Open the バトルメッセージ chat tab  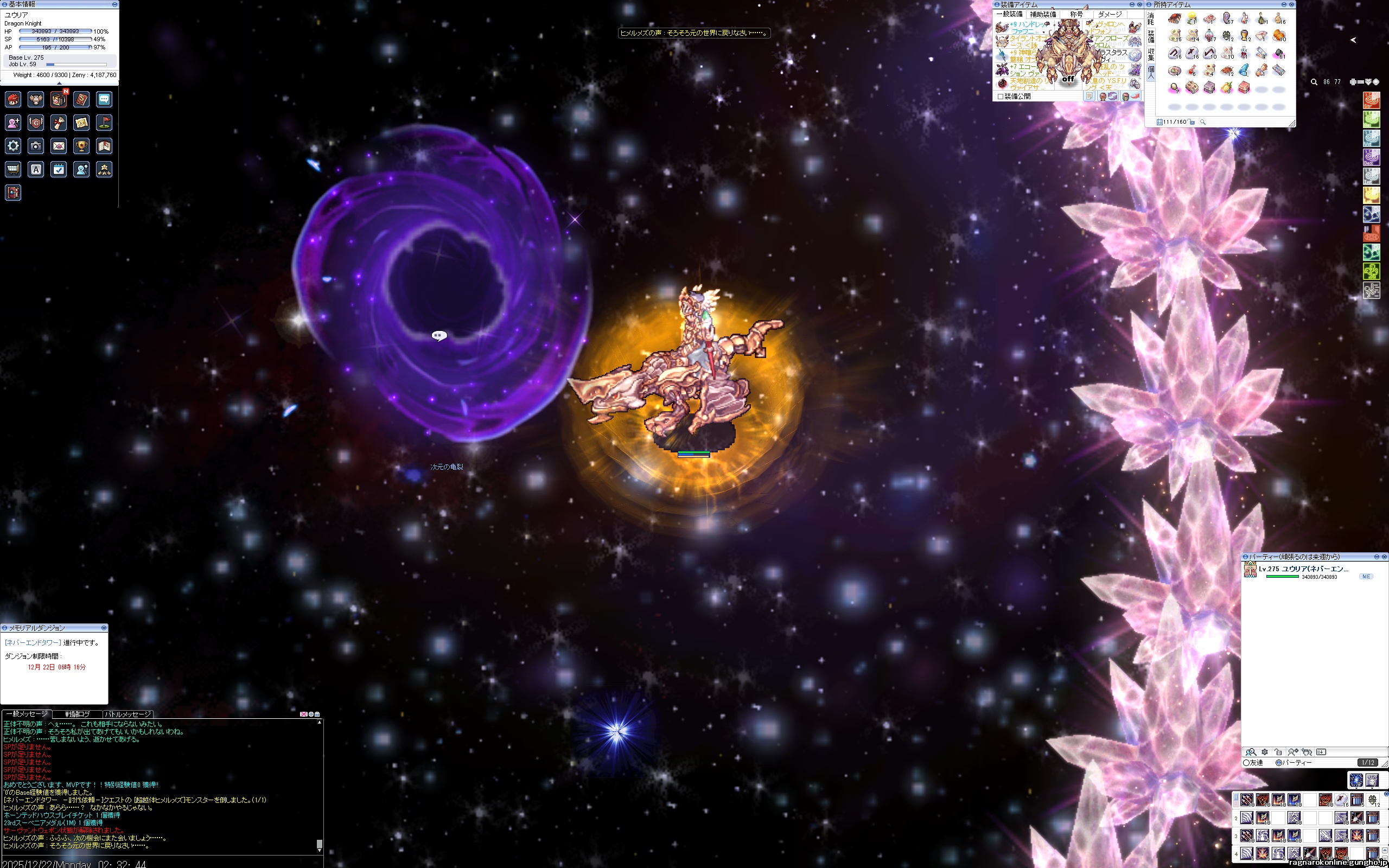(x=128, y=714)
